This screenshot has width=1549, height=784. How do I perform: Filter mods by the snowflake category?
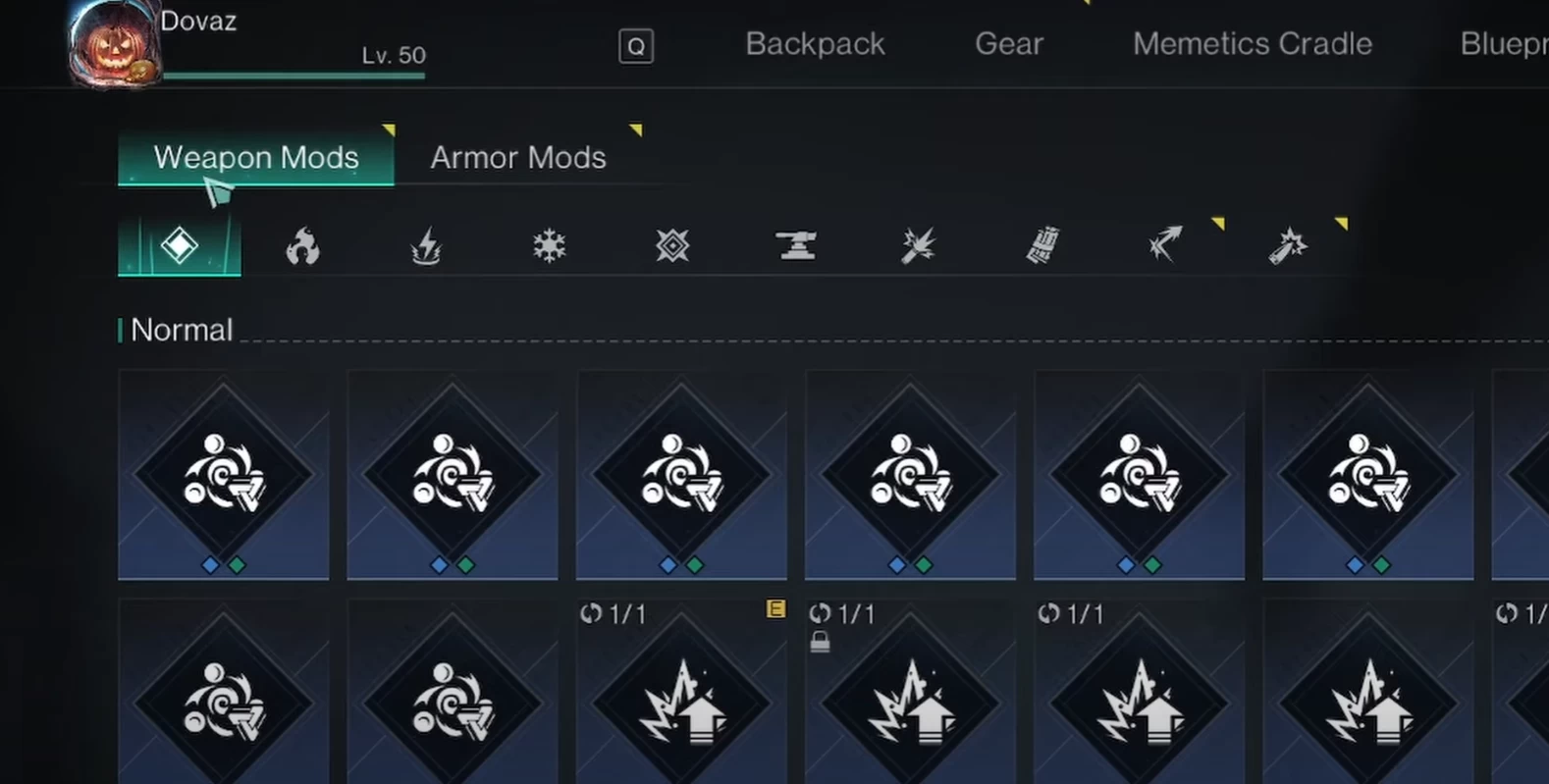pyautogui.click(x=549, y=245)
